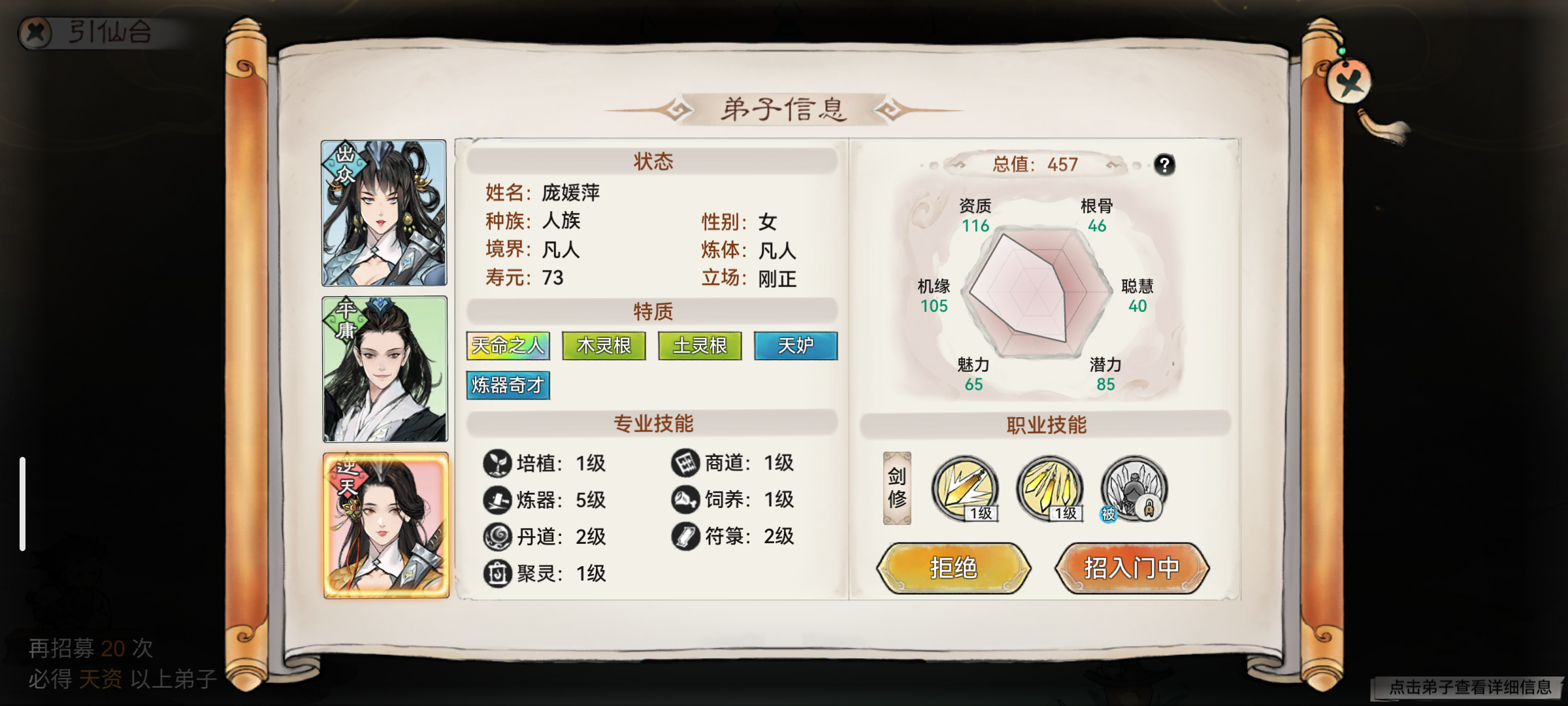Click the 天命之人 trait tag
Image resolution: width=1568 pixels, height=706 pixels.
point(506,346)
